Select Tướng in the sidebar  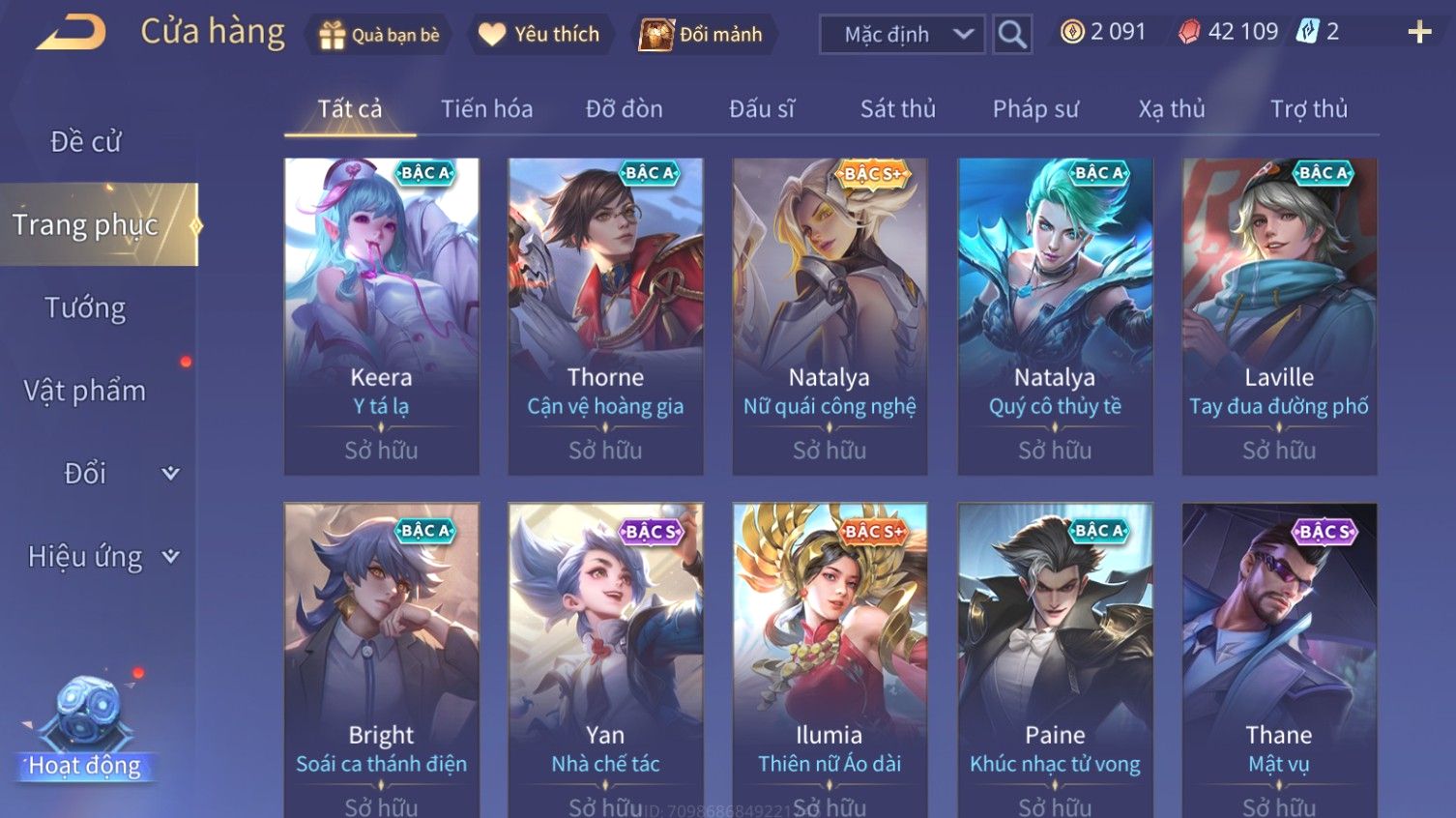[85, 308]
